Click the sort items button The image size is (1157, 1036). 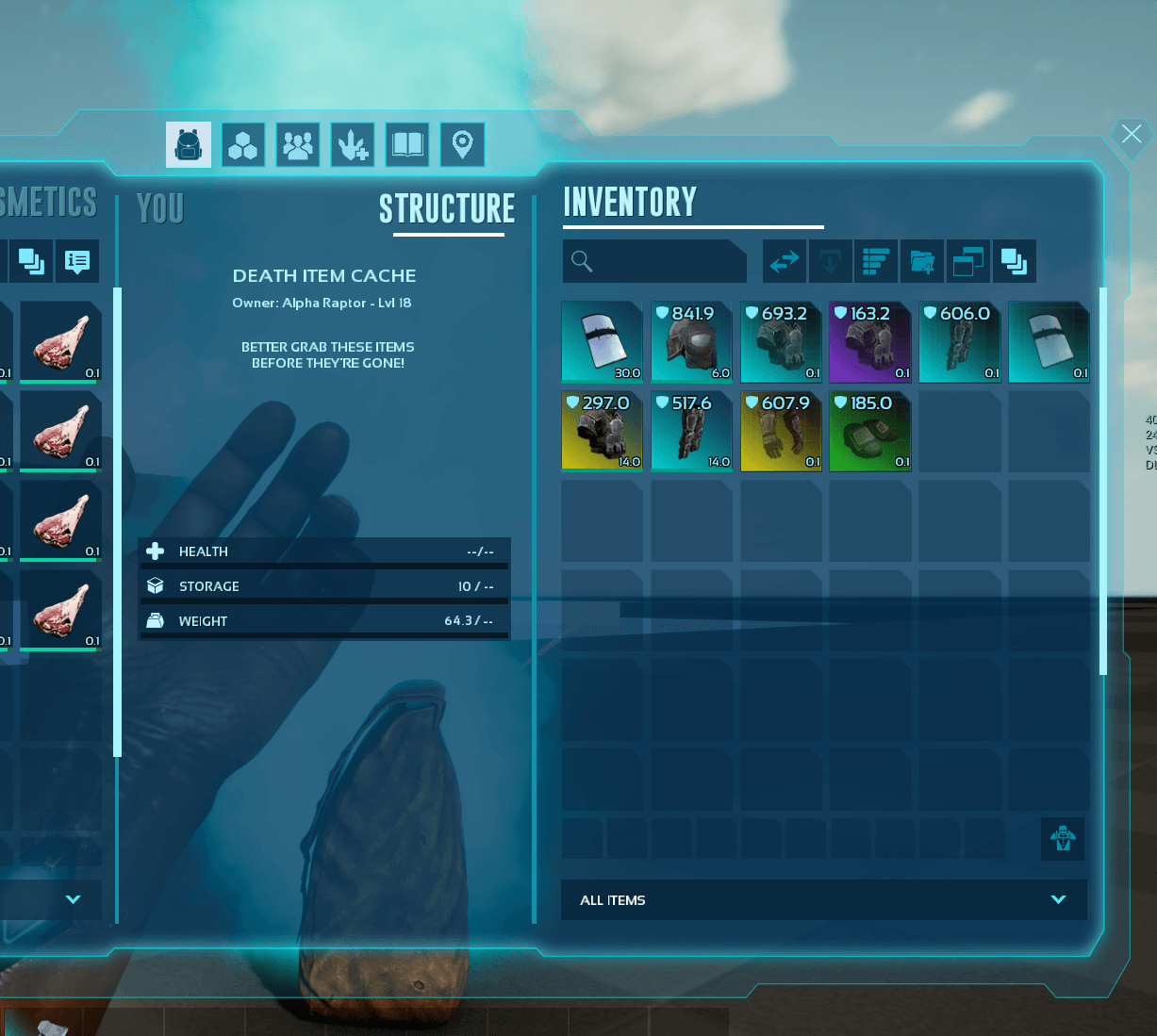click(876, 261)
